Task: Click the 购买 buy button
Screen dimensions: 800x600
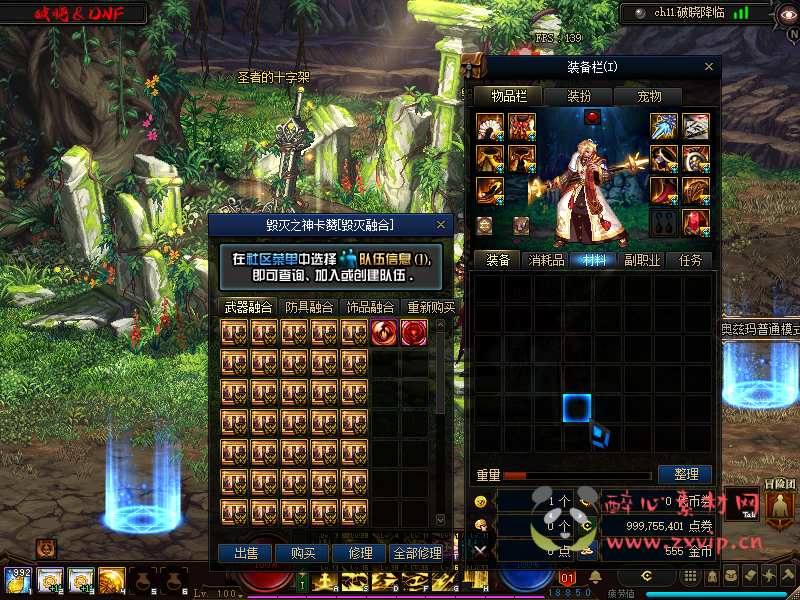Action: pyautogui.click(x=302, y=553)
